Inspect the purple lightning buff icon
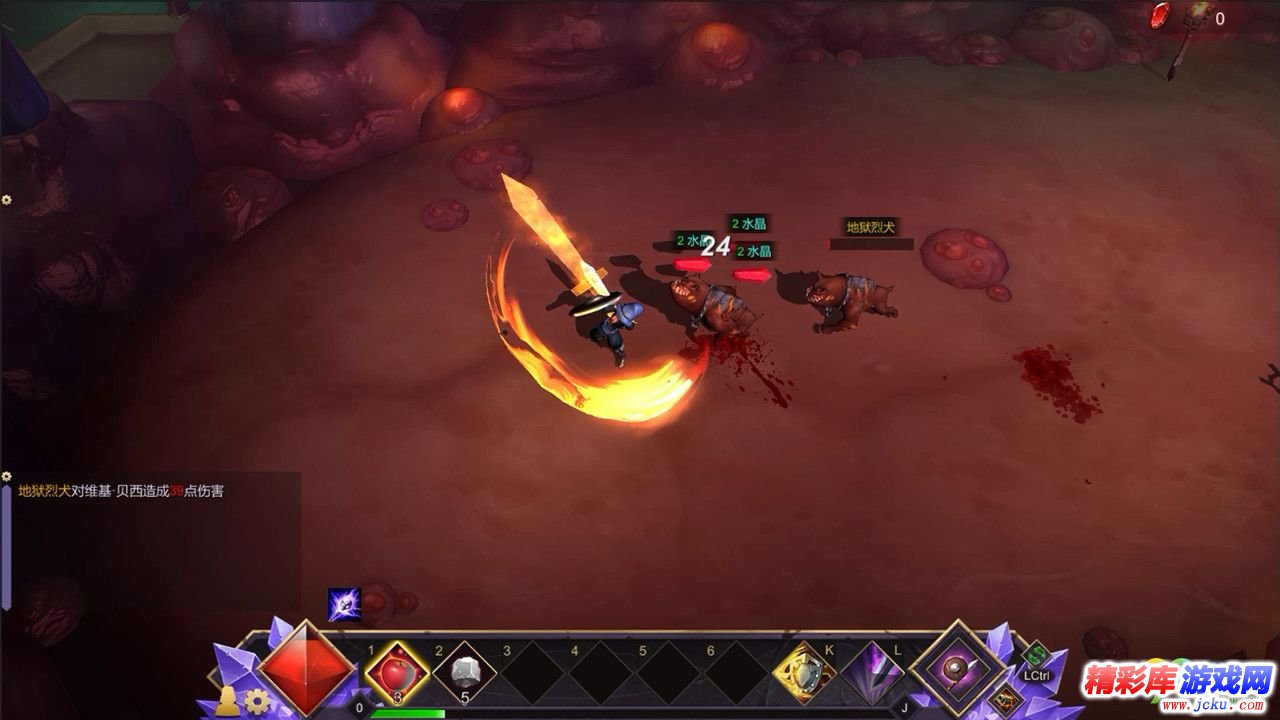Viewport: 1280px width, 720px height. click(x=343, y=603)
